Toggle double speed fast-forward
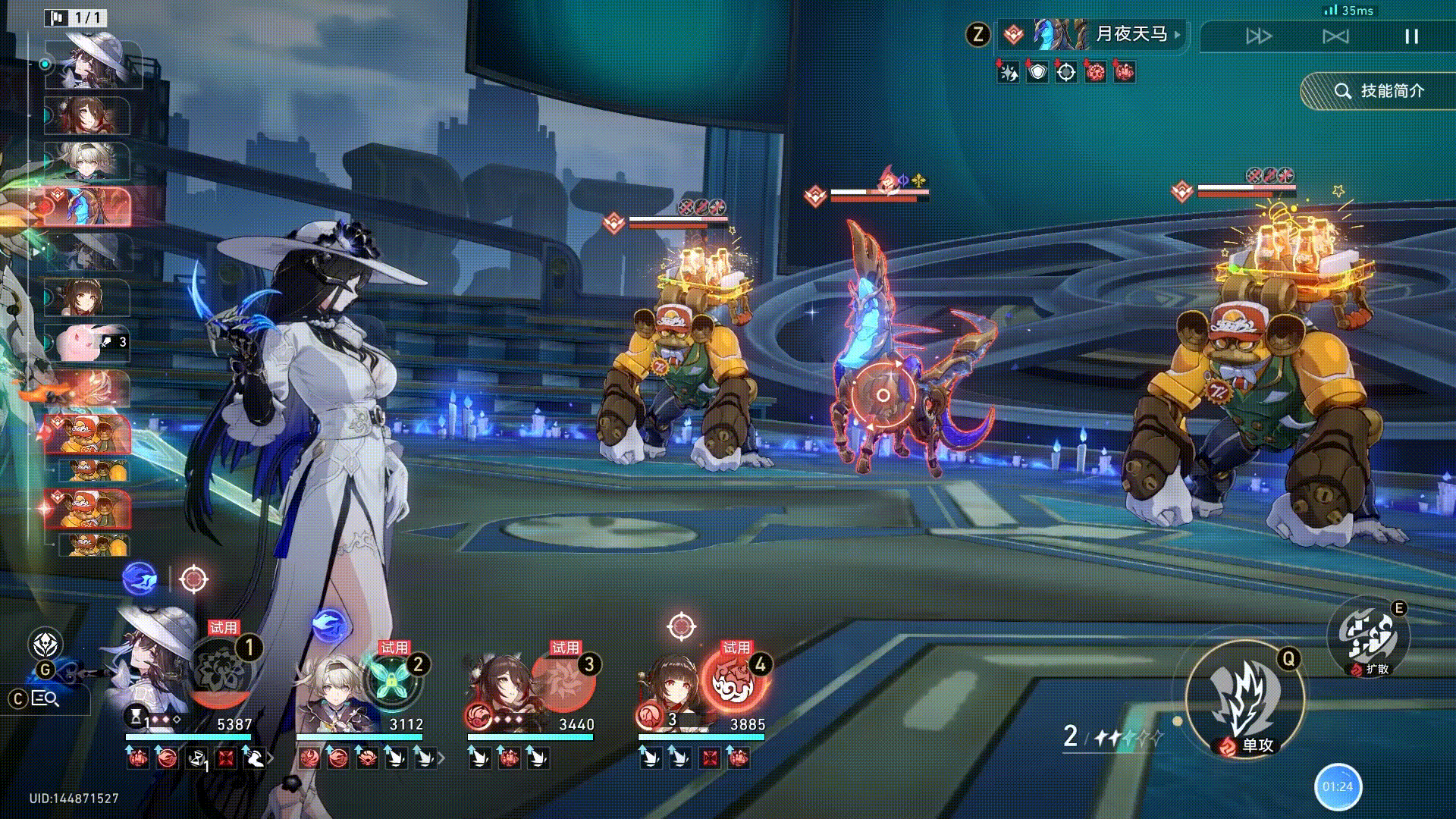 coord(1259,36)
